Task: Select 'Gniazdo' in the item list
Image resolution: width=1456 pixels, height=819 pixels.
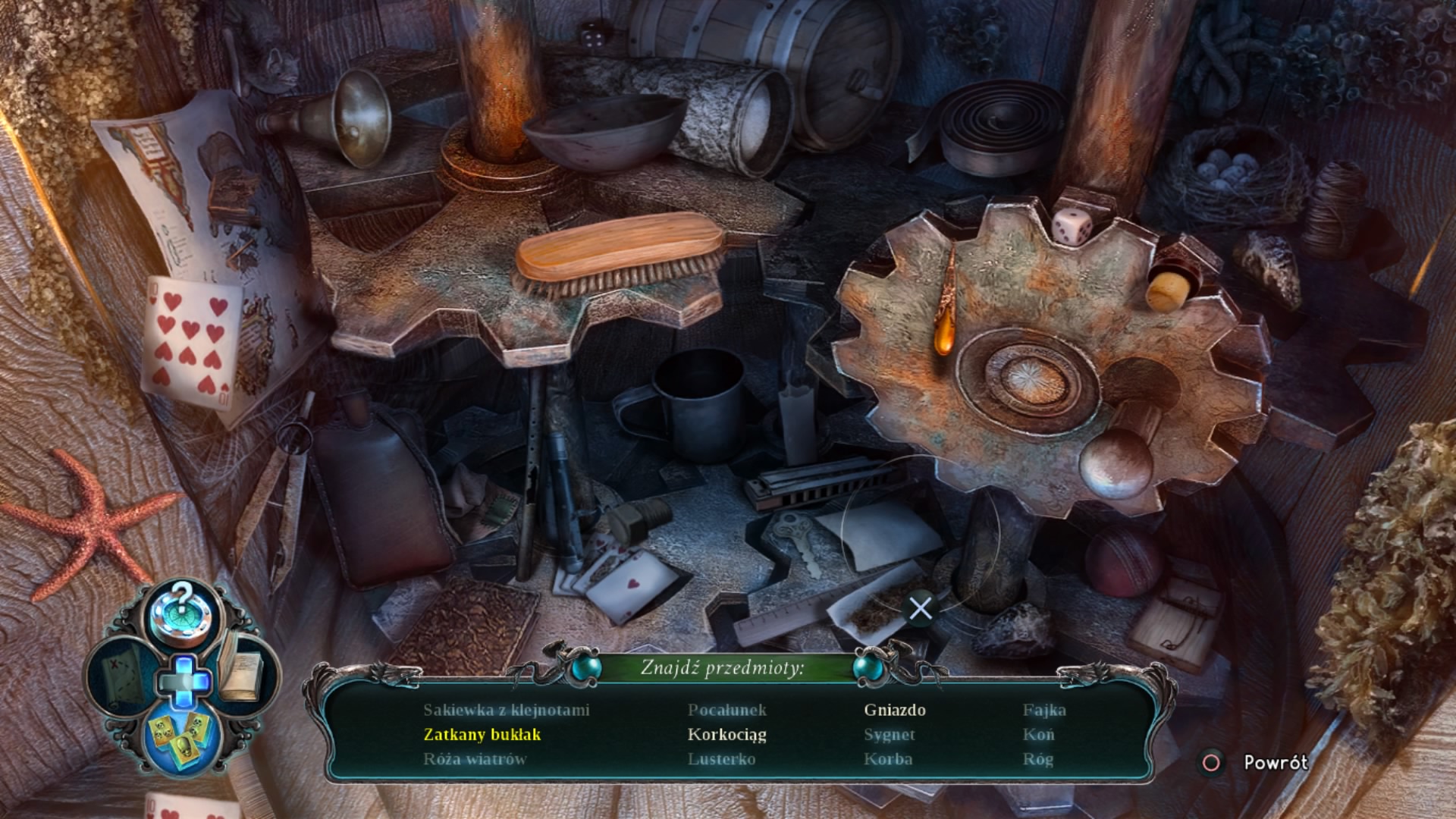Action: pos(895,710)
